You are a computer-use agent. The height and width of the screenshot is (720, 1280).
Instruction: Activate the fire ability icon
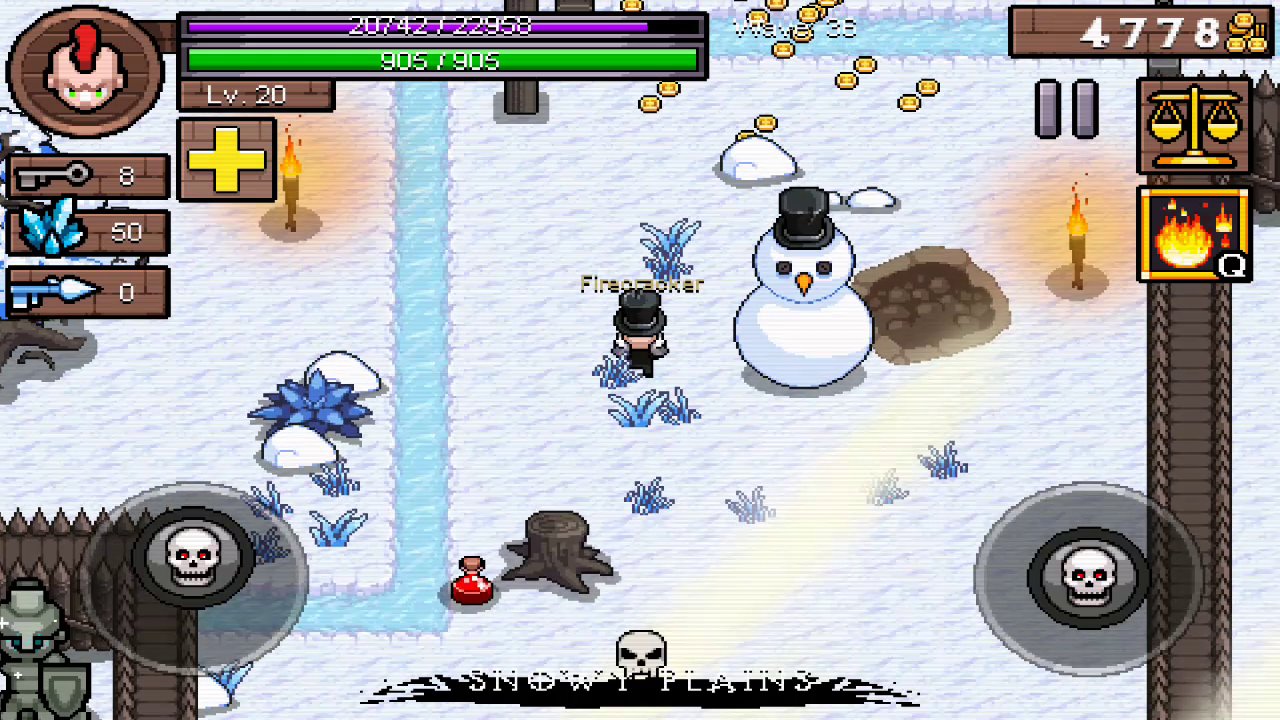(1194, 235)
